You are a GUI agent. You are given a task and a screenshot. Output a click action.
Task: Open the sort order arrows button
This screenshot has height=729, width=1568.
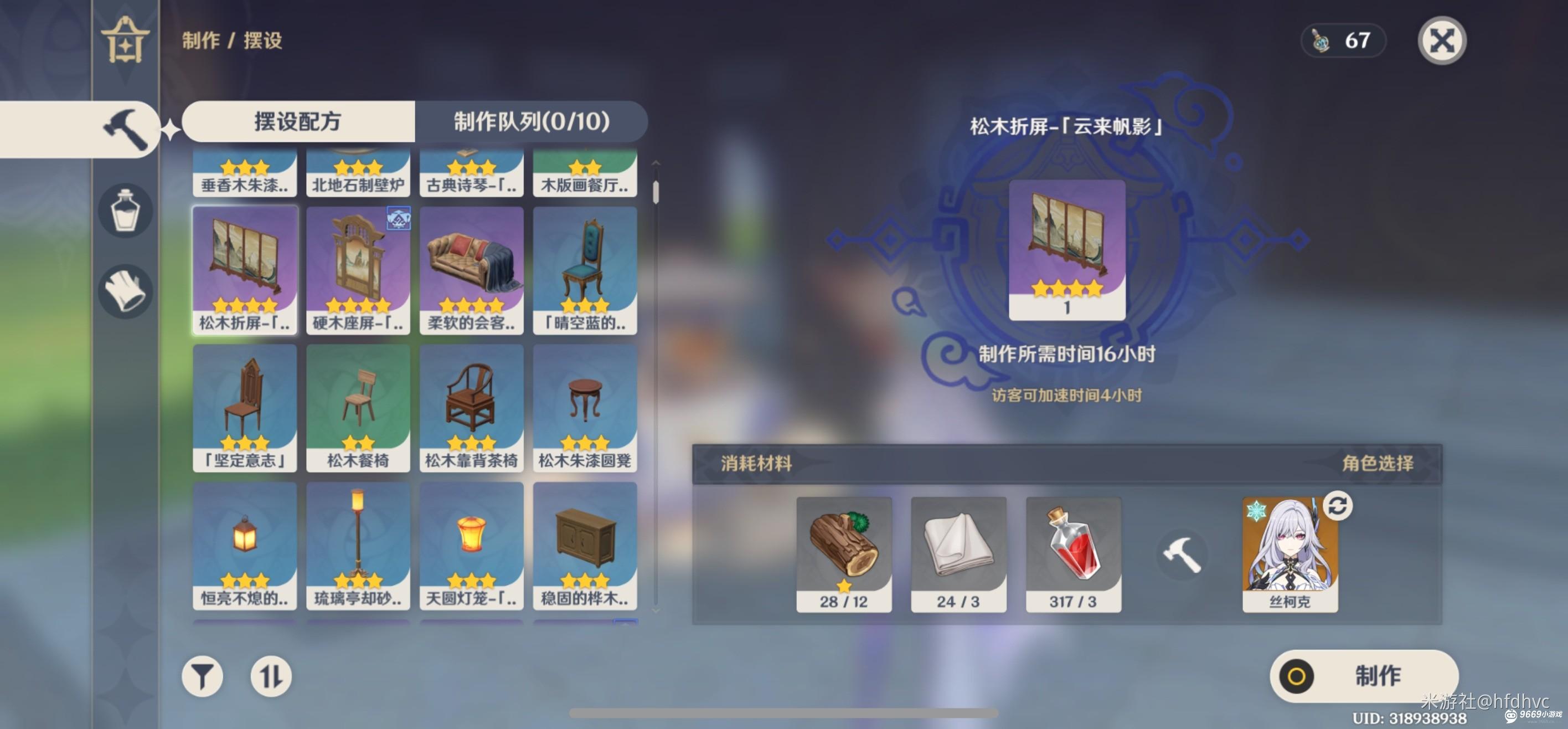[271, 676]
